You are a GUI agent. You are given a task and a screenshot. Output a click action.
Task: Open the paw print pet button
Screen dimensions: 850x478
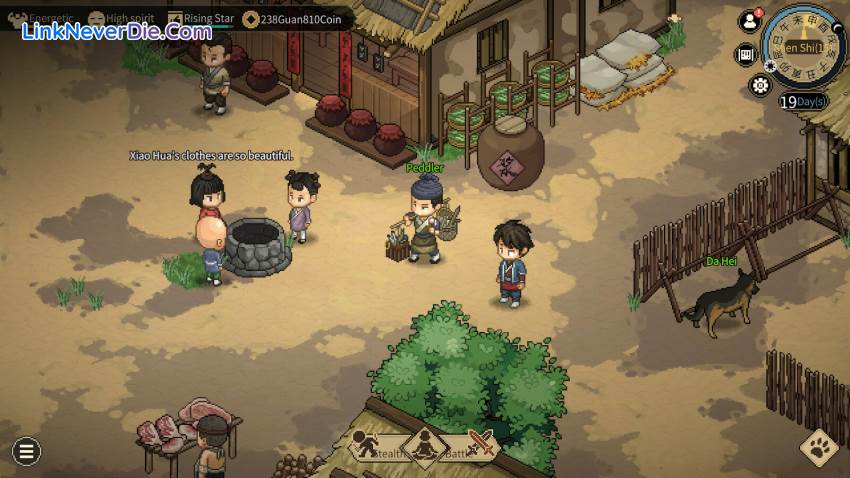819,448
